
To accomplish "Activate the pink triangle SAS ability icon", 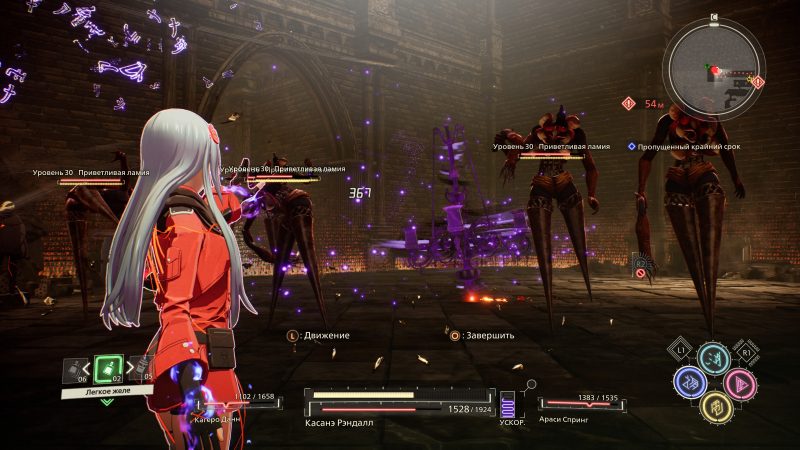I will tap(739, 381).
